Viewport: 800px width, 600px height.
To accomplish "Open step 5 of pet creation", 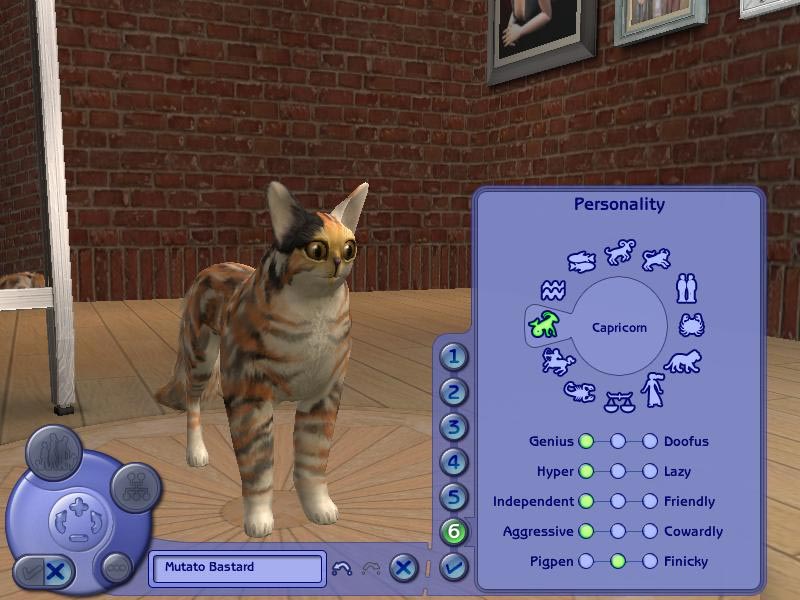I will click(x=455, y=497).
